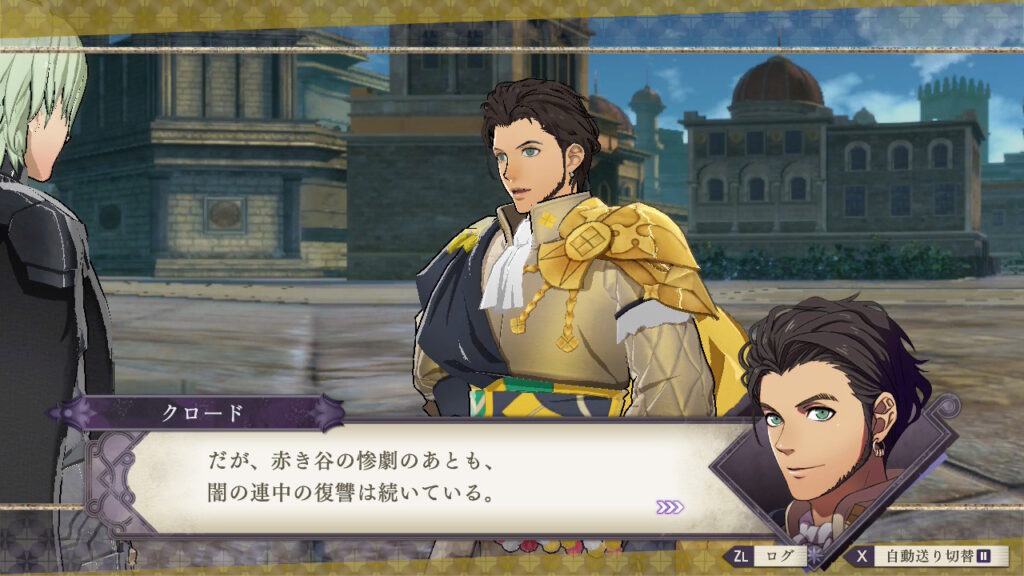Advance the dialogue with the purple arrows
Viewport: 1024px width, 576px height.
point(670,507)
